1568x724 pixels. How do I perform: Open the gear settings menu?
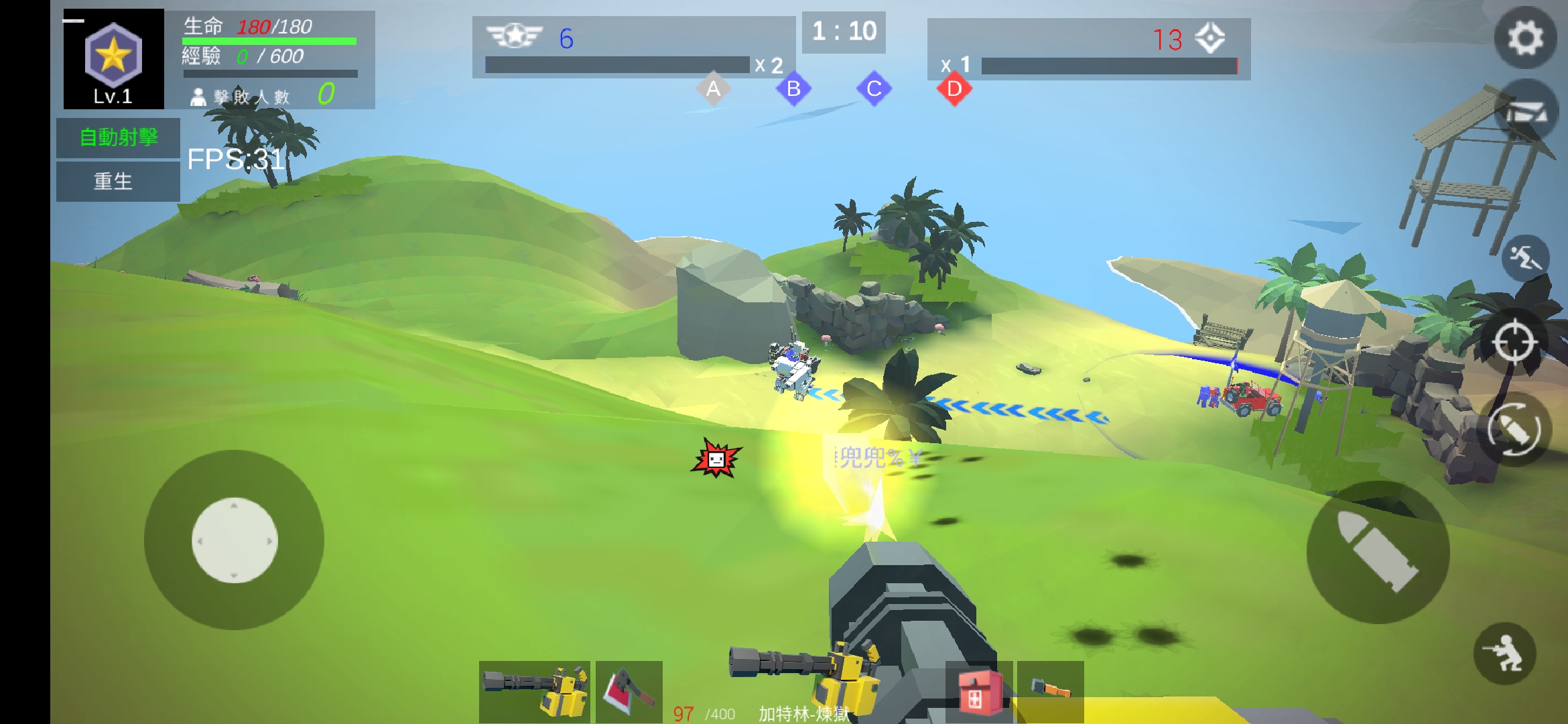(x=1525, y=38)
